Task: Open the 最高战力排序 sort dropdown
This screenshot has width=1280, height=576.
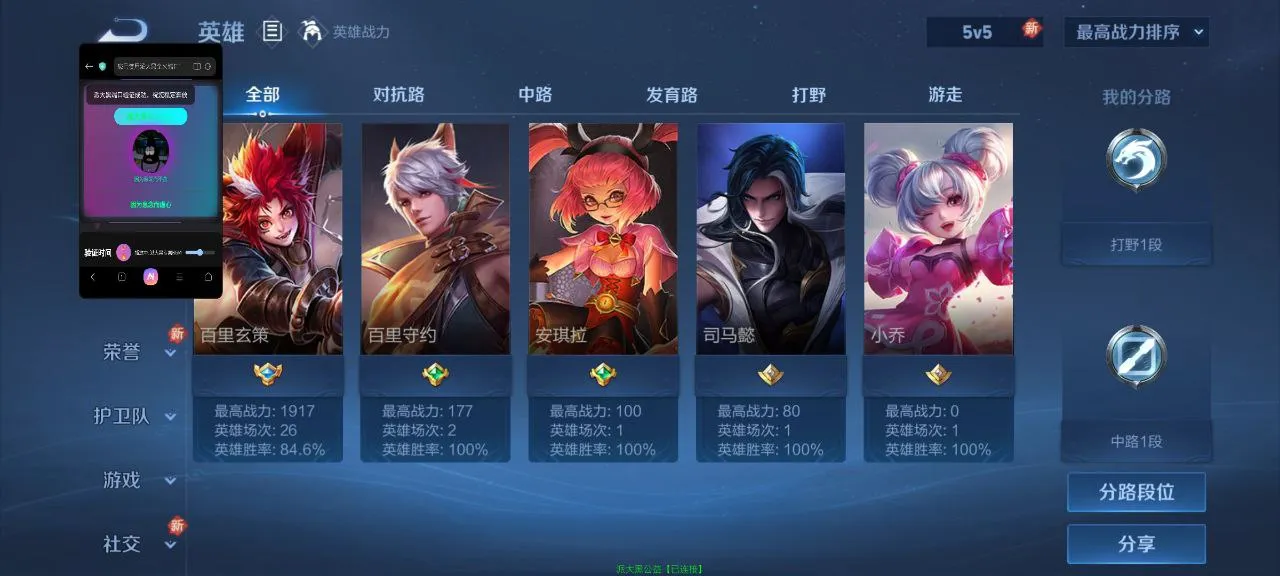Action: coord(1136,32)
